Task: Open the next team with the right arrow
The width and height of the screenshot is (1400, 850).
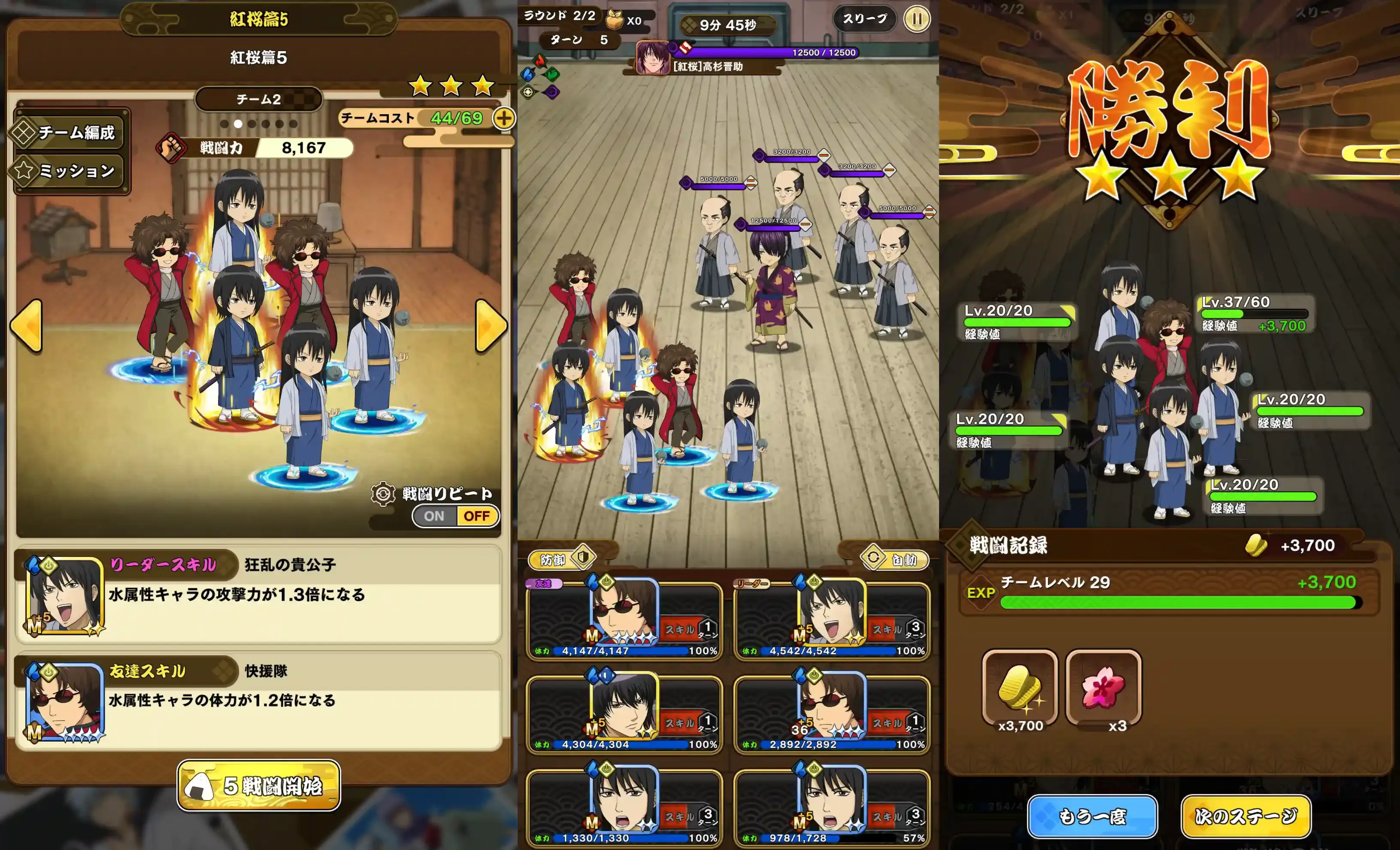Action: click(490, 325)
